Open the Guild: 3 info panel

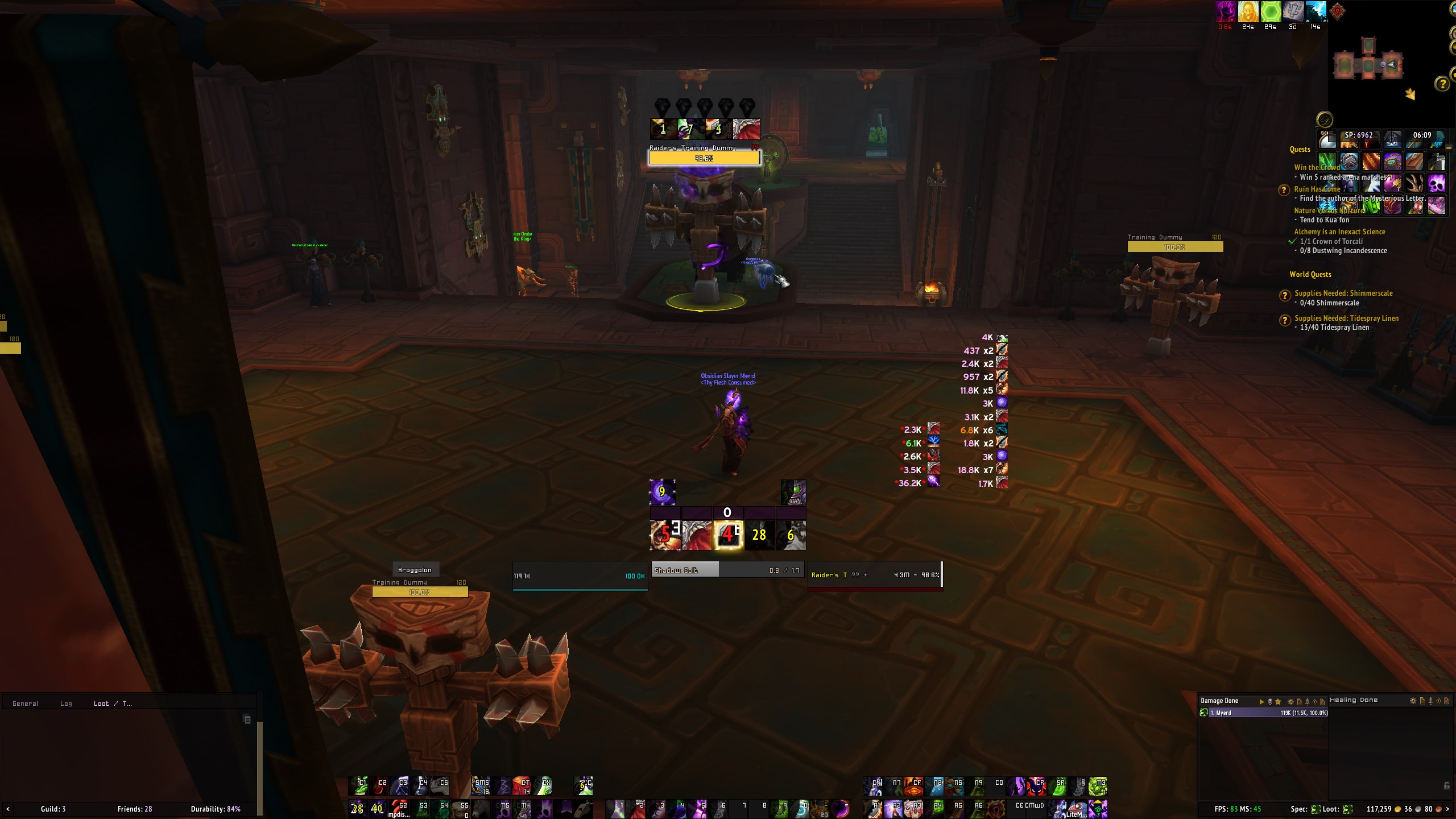point(53,809)
